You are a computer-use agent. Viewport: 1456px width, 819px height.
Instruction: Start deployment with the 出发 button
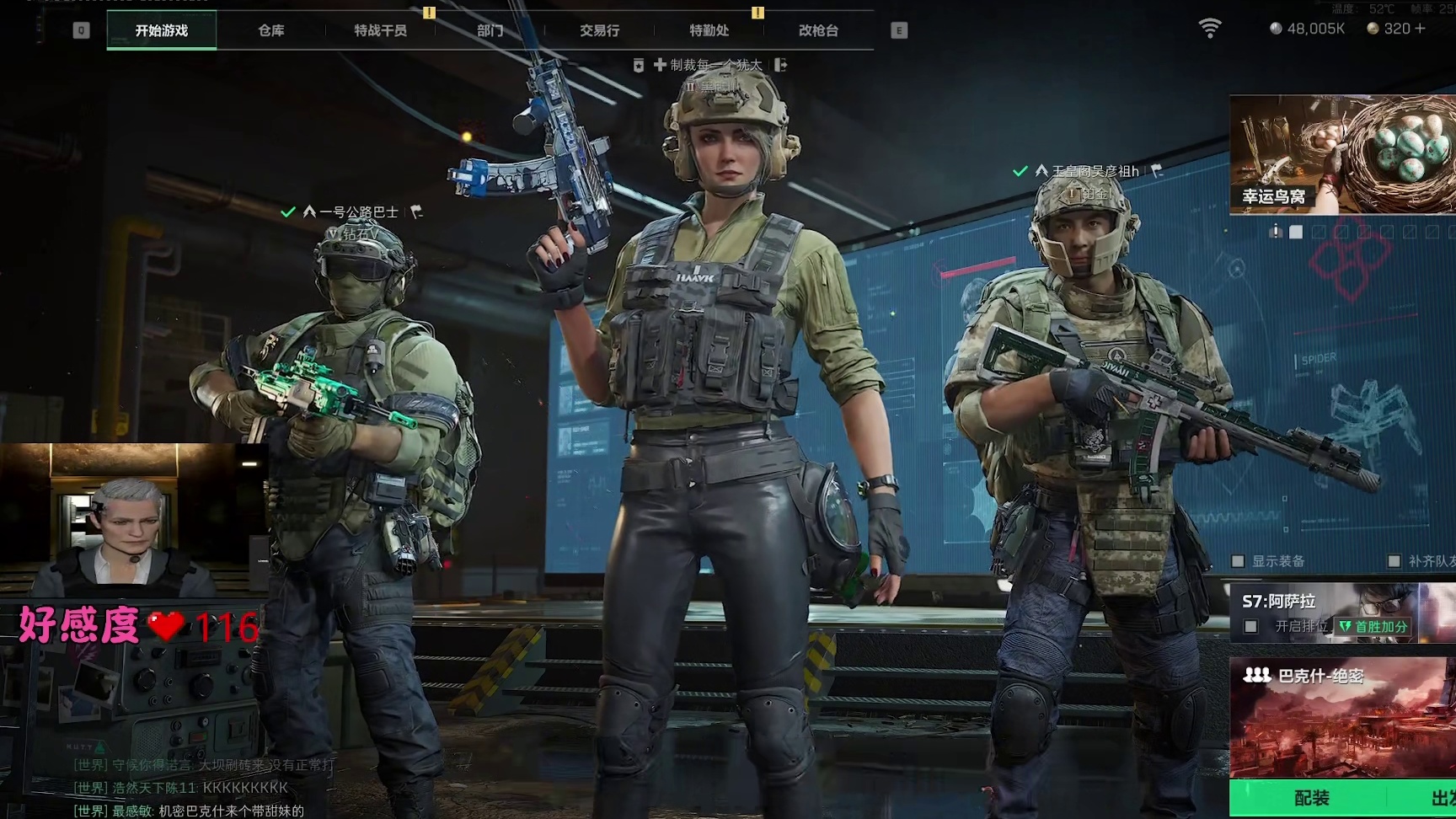[x=1441, y=798]
